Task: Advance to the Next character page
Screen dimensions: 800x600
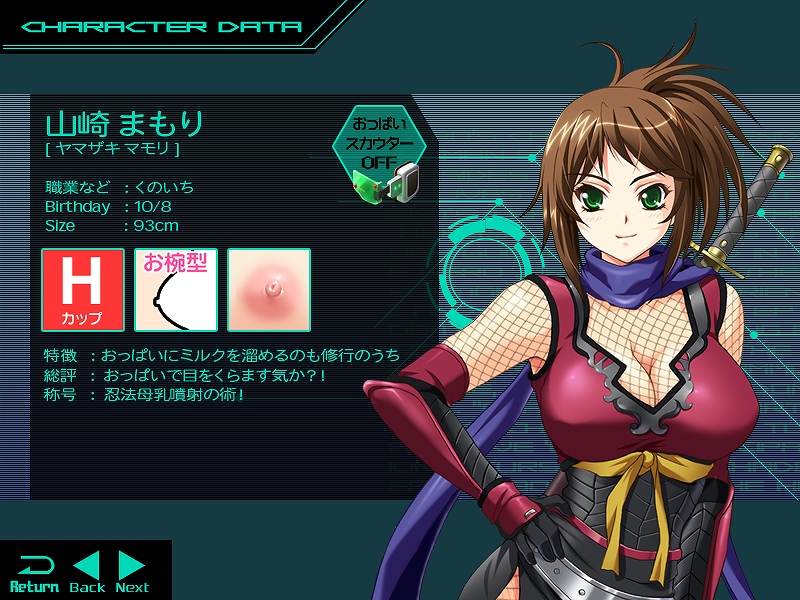Action: click(x=132, y=573)
